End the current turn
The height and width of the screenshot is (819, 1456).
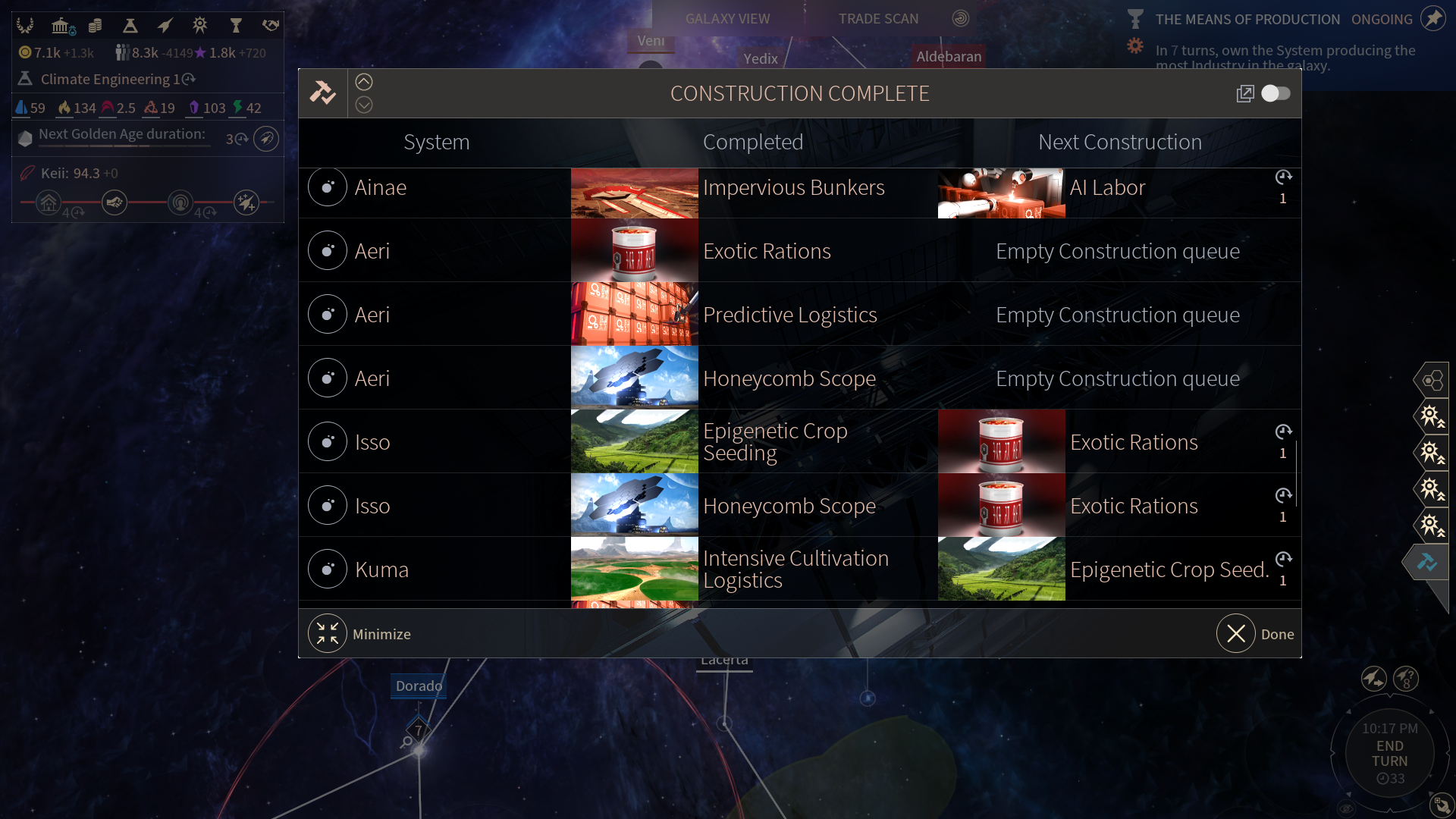(1389, 753)
